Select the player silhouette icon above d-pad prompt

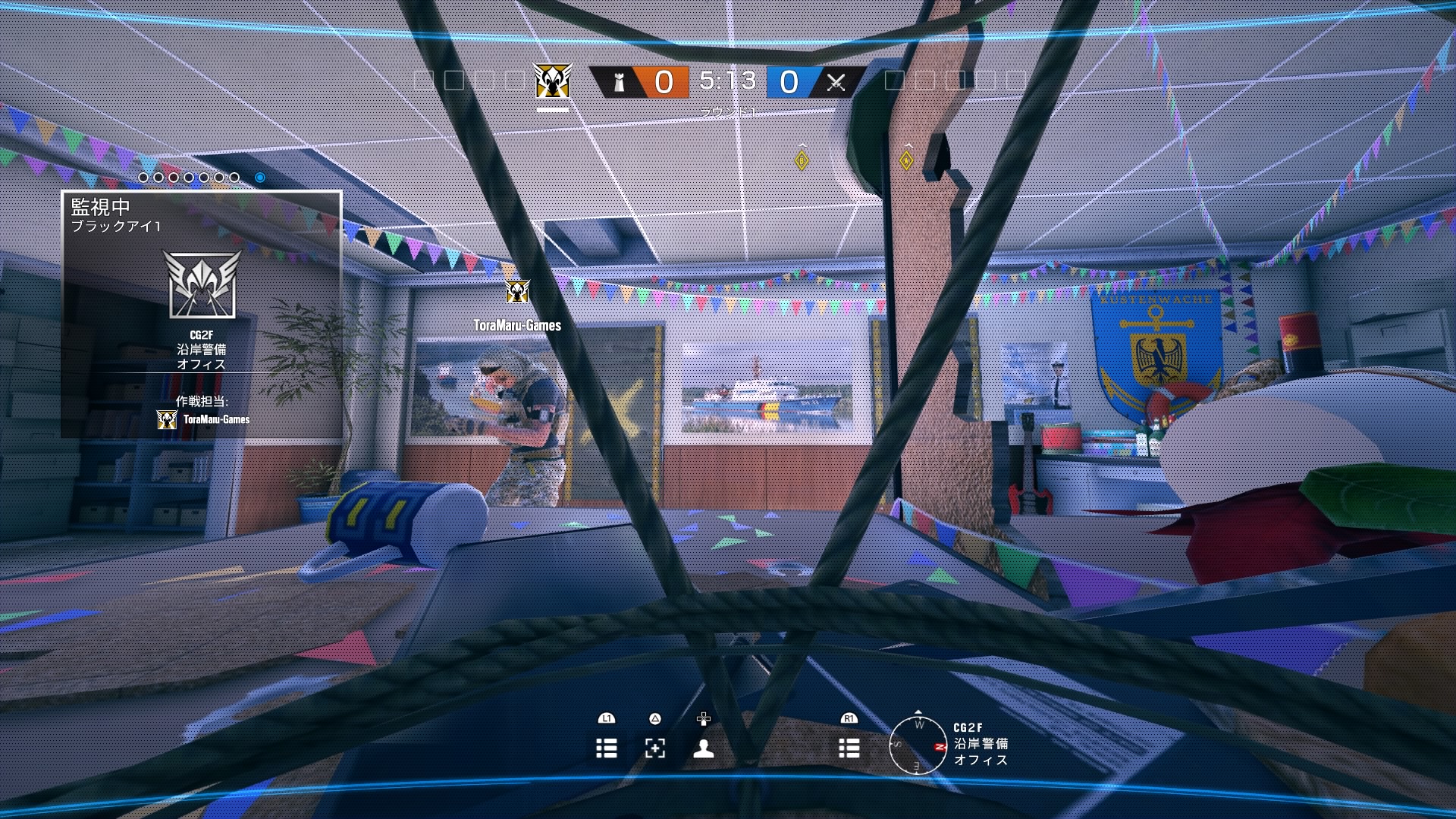coord(704,748)
